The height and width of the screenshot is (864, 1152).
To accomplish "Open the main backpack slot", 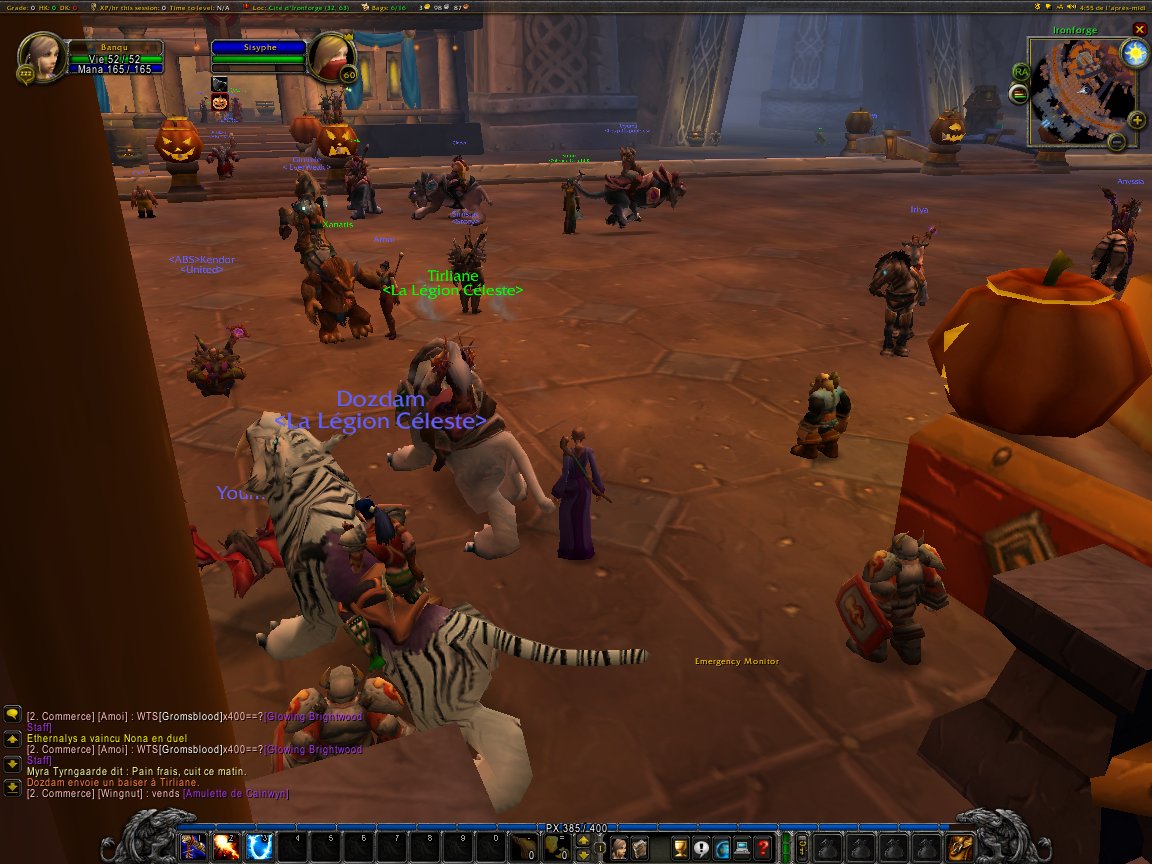I will 960,847.
